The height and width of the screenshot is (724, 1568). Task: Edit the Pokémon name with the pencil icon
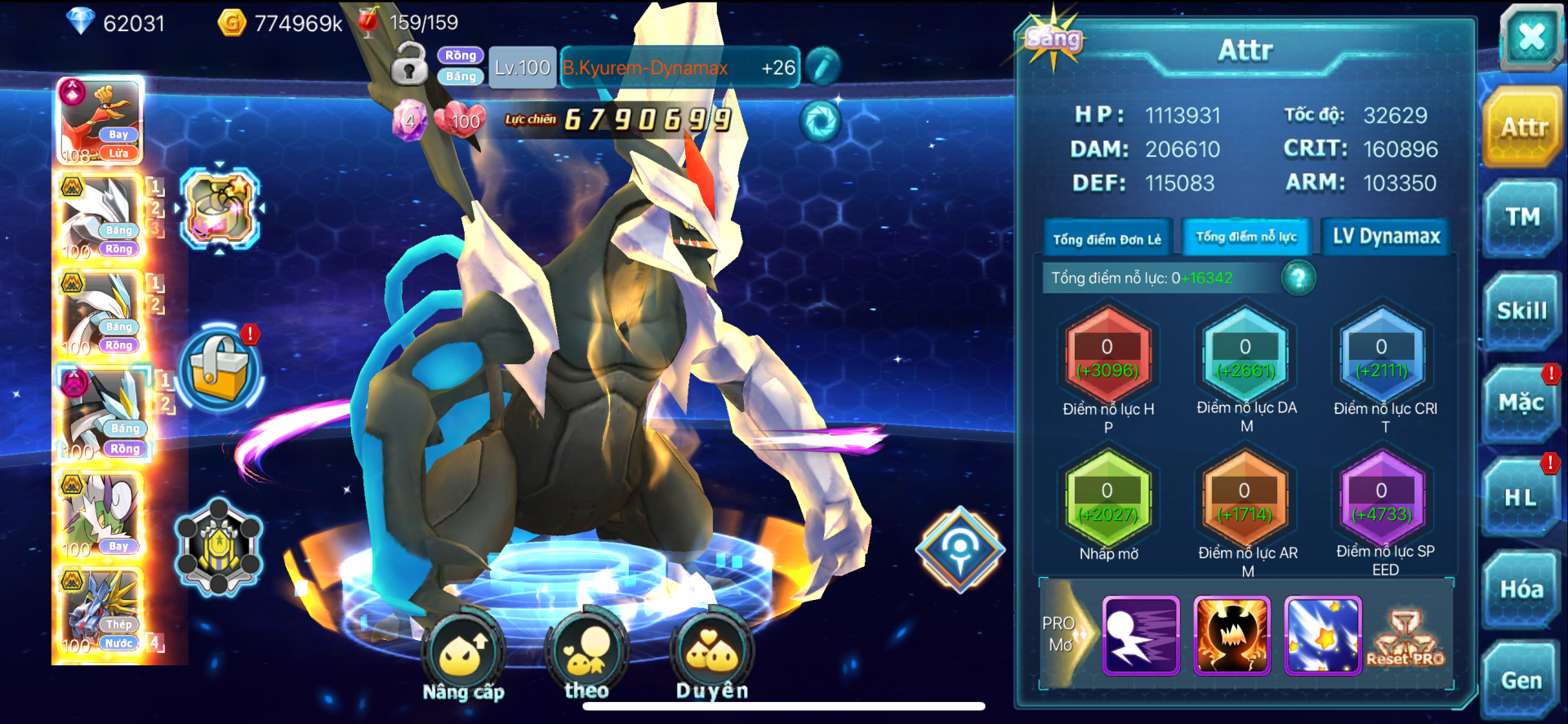click(x=823, y=67)
